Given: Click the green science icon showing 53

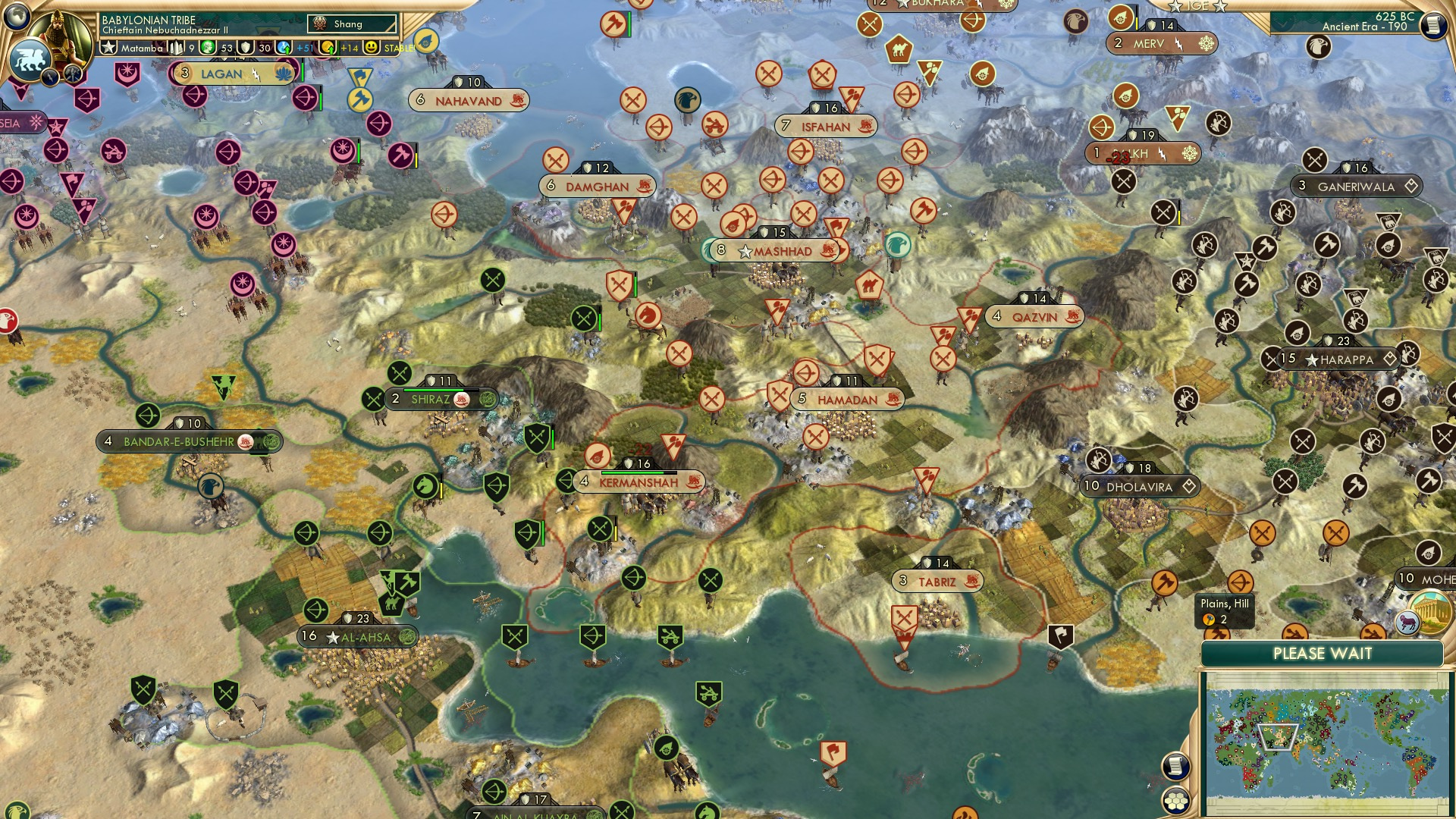Looking at the screenshot, I should pyautogui.click(x=206, y=47).
